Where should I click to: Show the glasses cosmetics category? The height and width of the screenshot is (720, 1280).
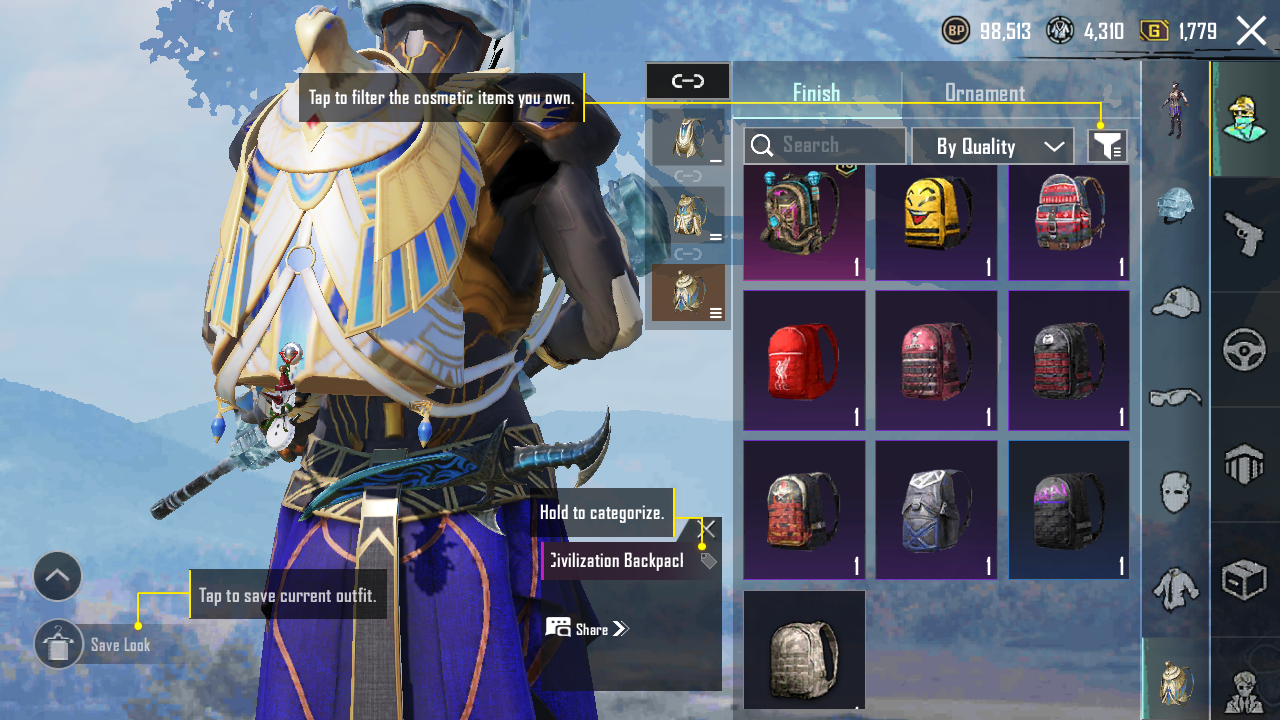click(1175, 397)
